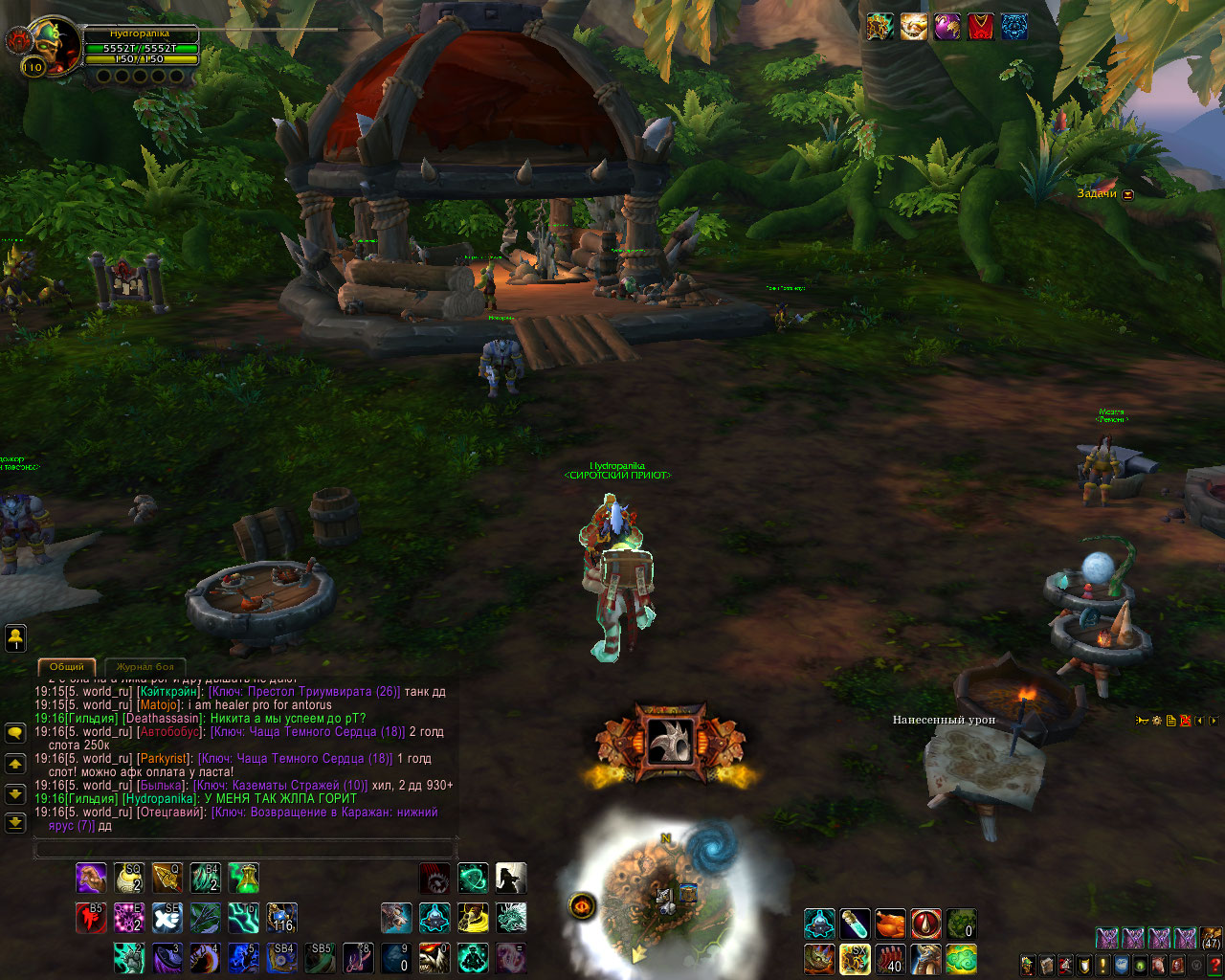Click the blue bear buff icon
This screenshot has height=980, width=1225.
[1014, 27]
